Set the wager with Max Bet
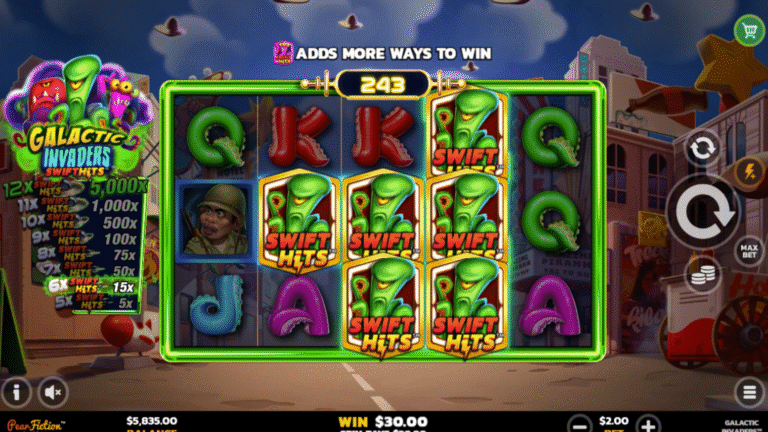Viewport: 768px width, 432px height. click(x=746, y=248)
